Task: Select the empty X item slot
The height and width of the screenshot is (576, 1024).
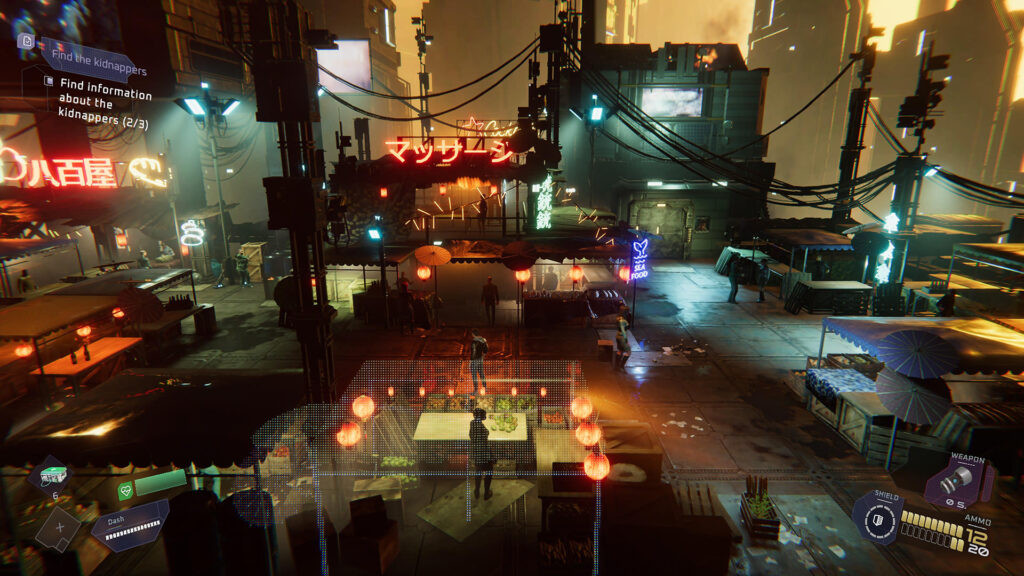Action: click(x=58, y=527)
